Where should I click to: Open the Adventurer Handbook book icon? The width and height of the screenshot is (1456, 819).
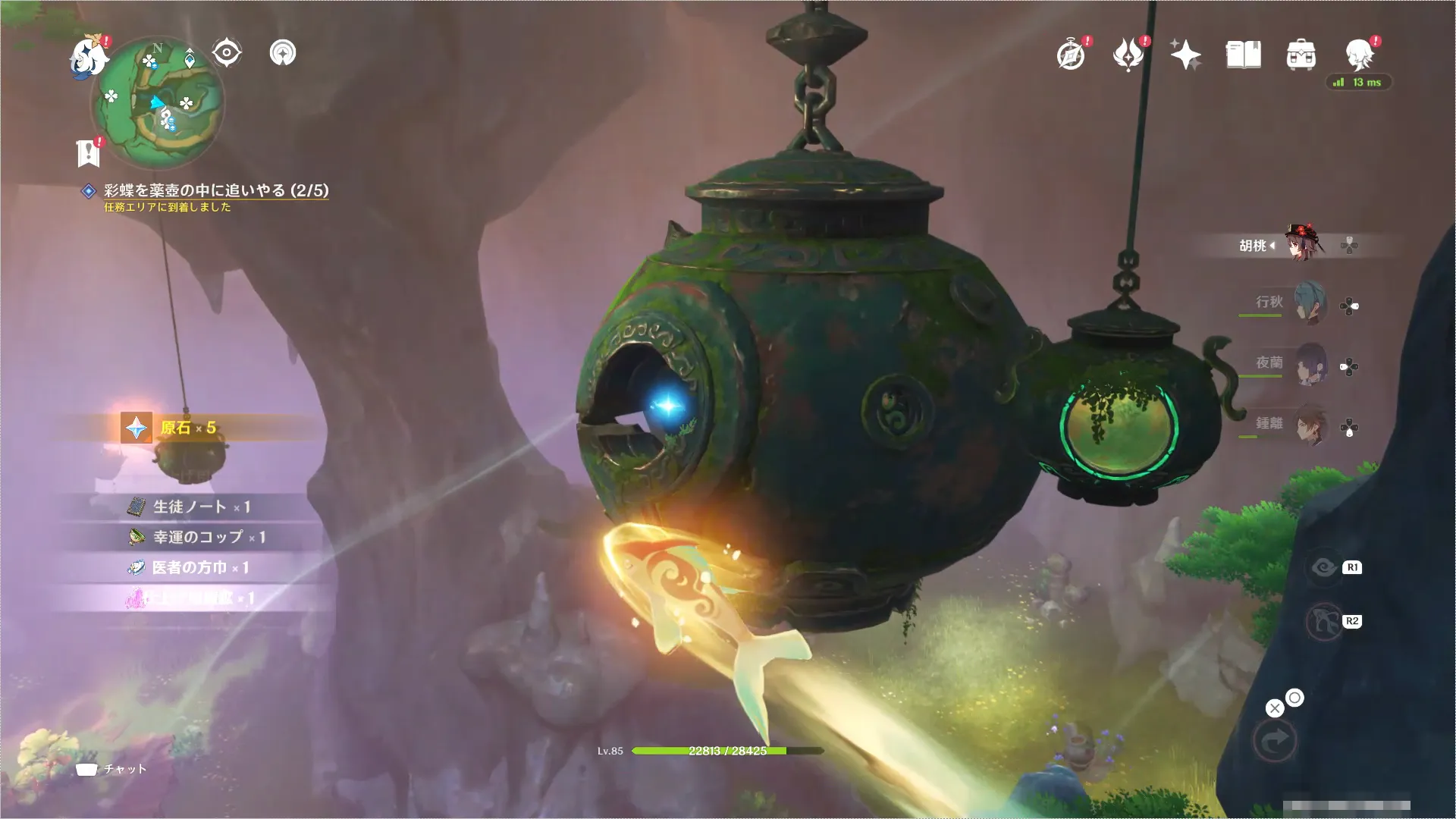(1244, 55)
